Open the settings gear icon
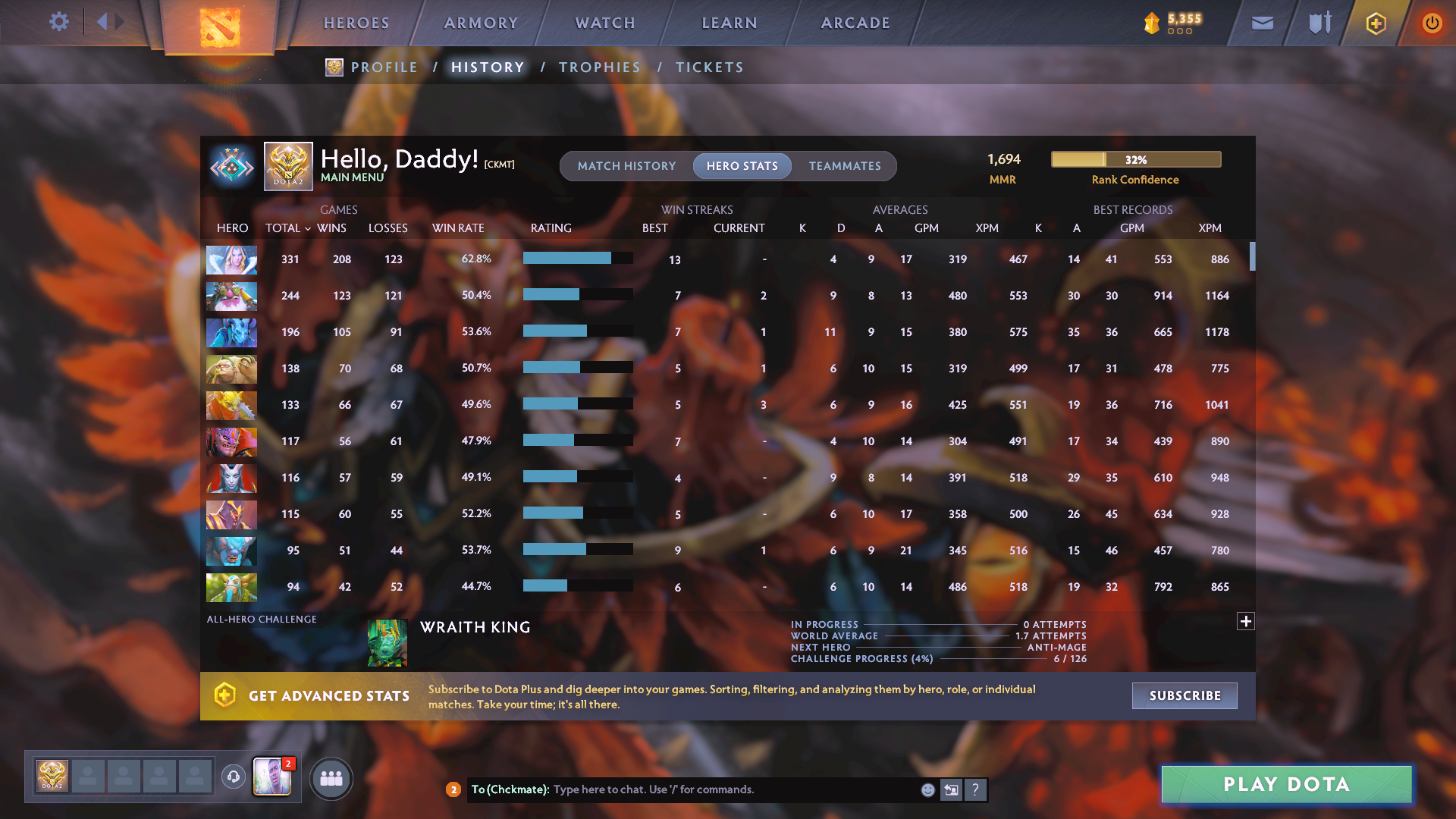 coord(59,22)
